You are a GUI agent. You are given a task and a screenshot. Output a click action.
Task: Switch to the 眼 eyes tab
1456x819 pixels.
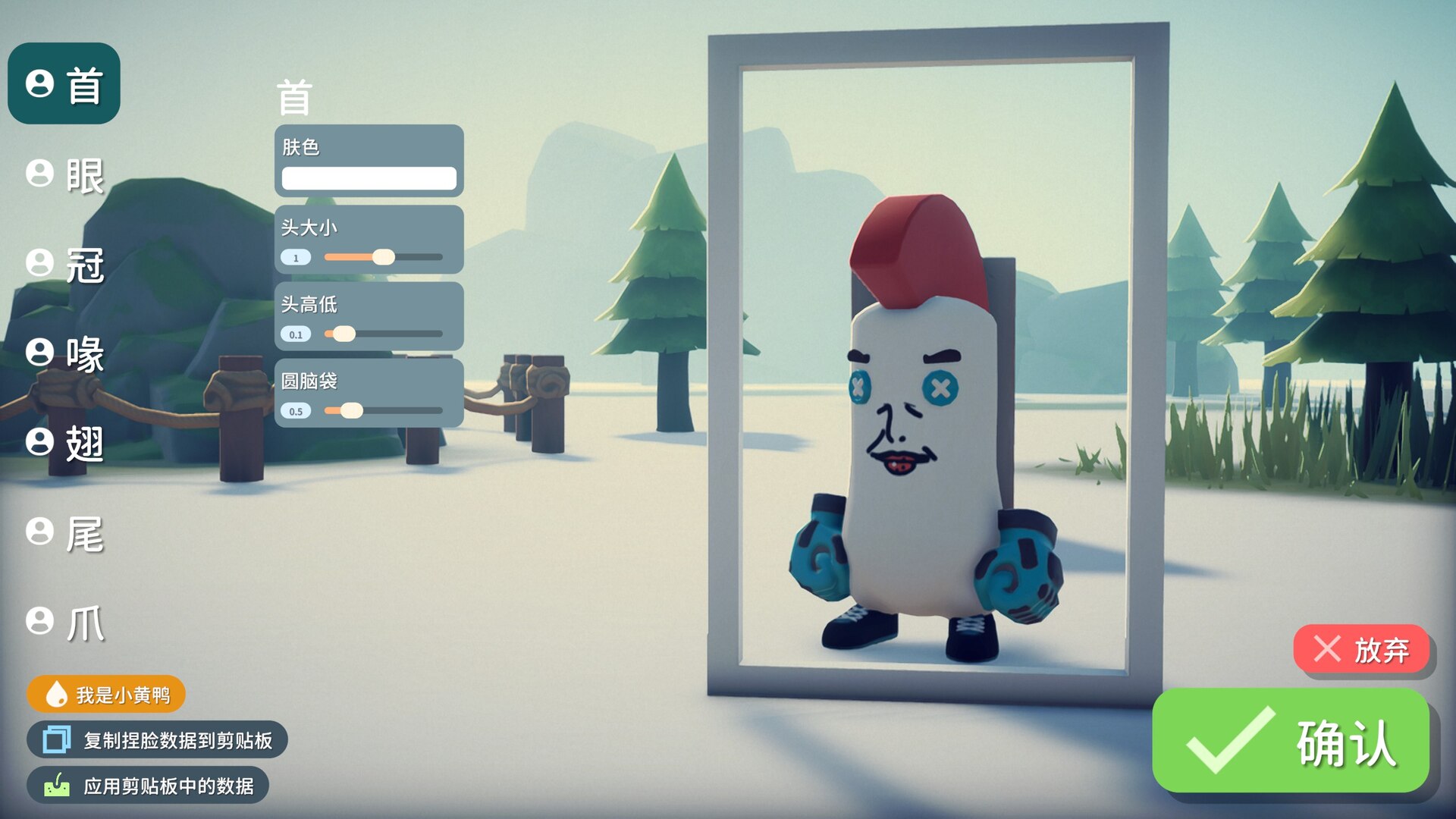(66, 175)
